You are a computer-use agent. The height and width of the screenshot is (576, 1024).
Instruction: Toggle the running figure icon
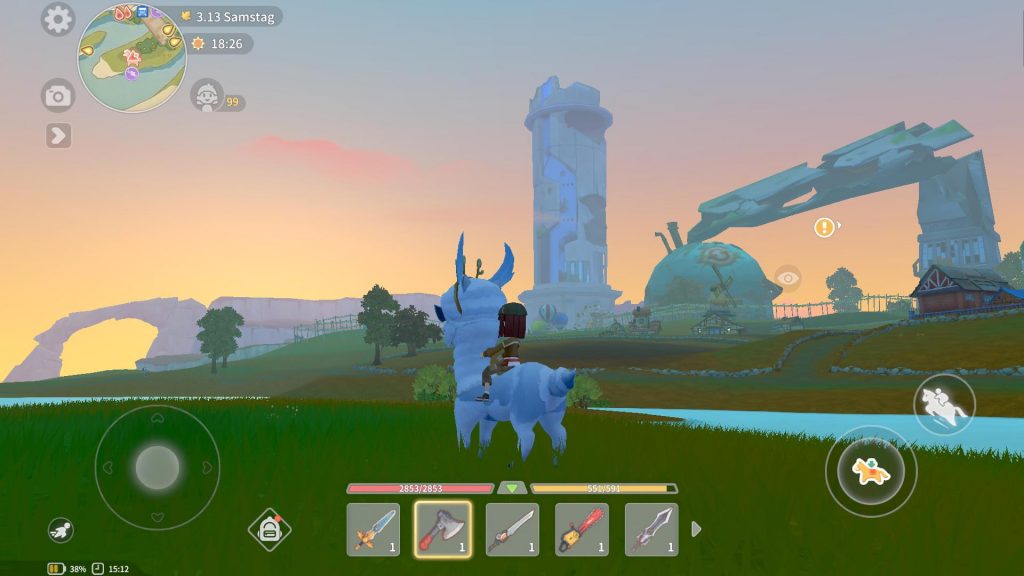point(60,531)
